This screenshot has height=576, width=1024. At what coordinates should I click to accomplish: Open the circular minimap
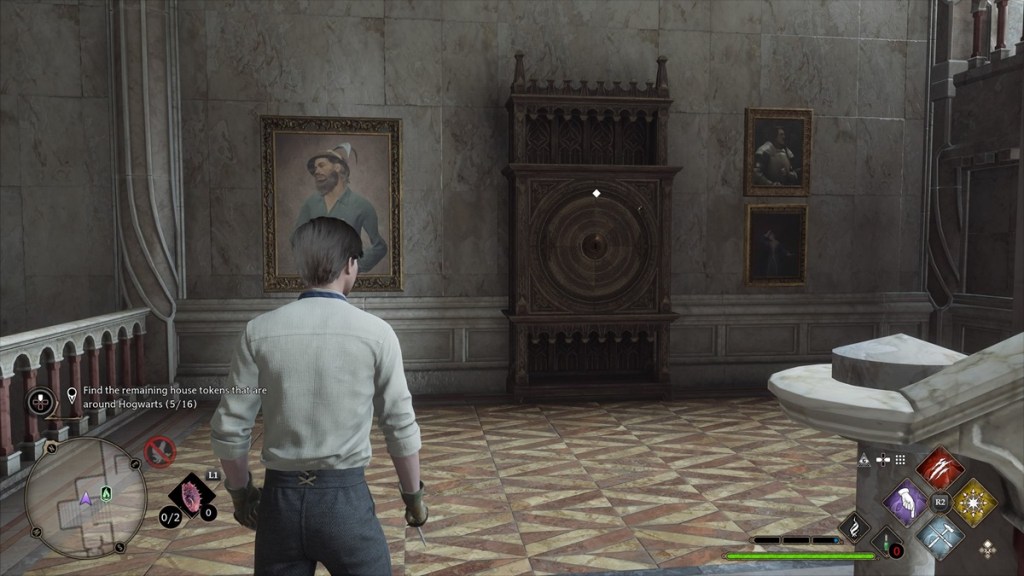click(85, 497)
